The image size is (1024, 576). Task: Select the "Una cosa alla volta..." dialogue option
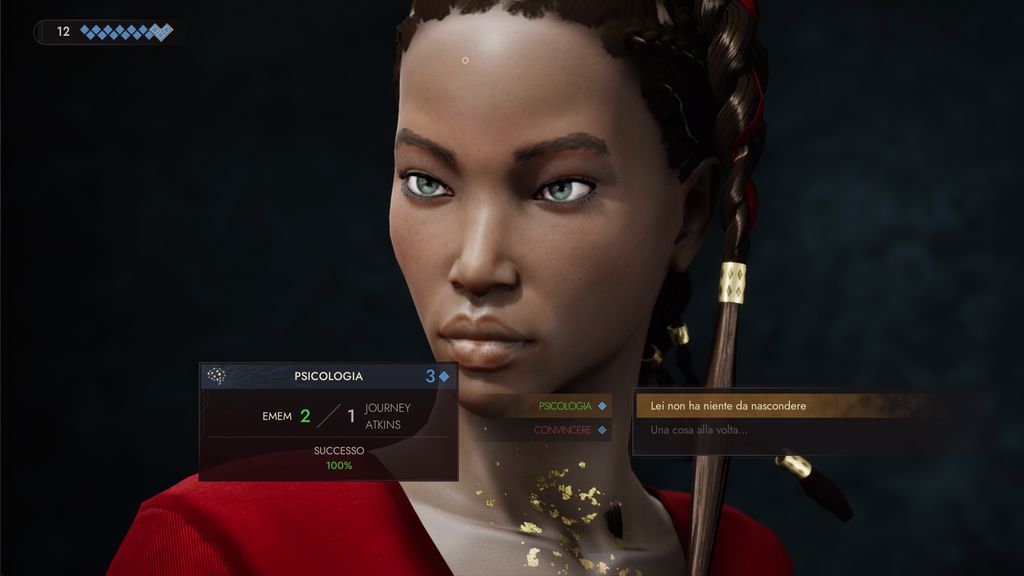coord(699,430)
